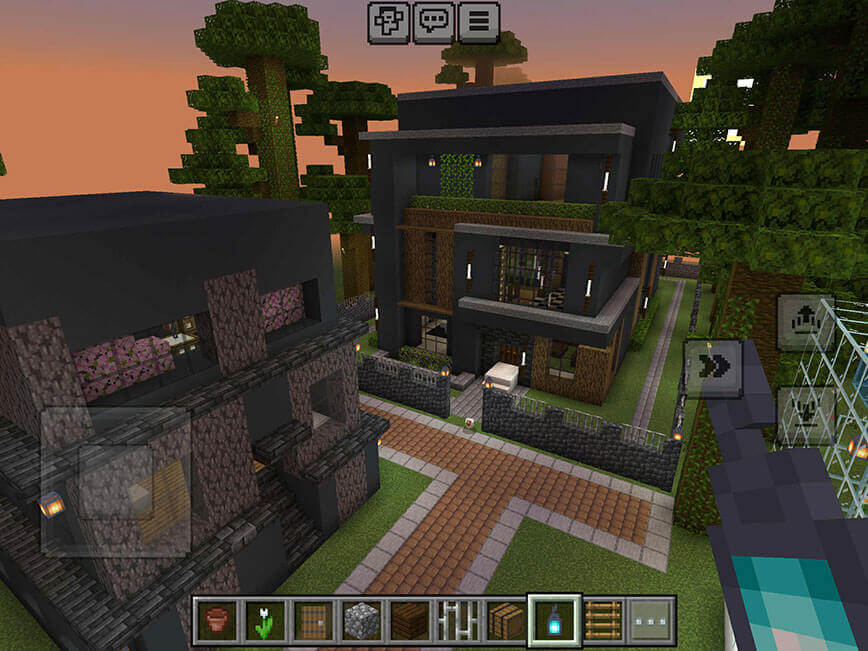Open the inventory with the three-dots button

tap(651, 620)
